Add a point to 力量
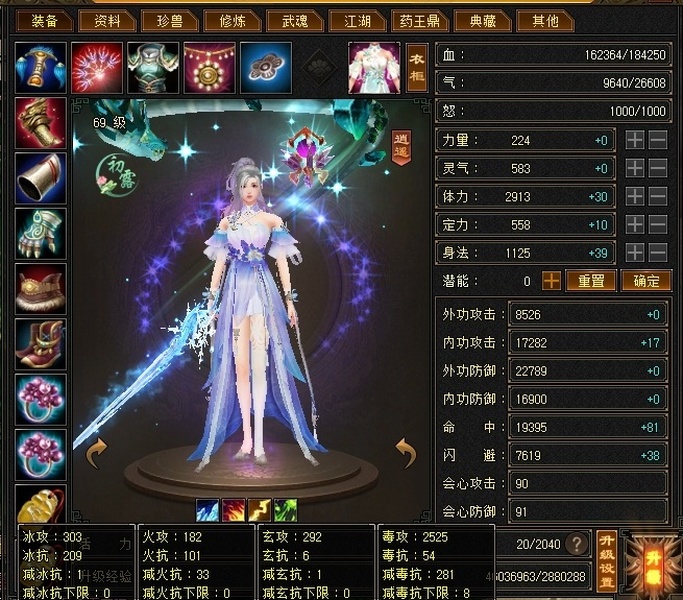Image resolution: width=683 pixels, height=600 pixels. [635, 141]
